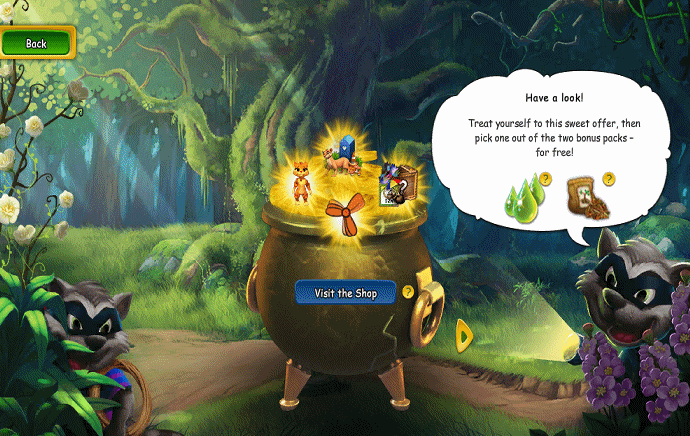Open the shop via Visit the Shop

[345, 292]
